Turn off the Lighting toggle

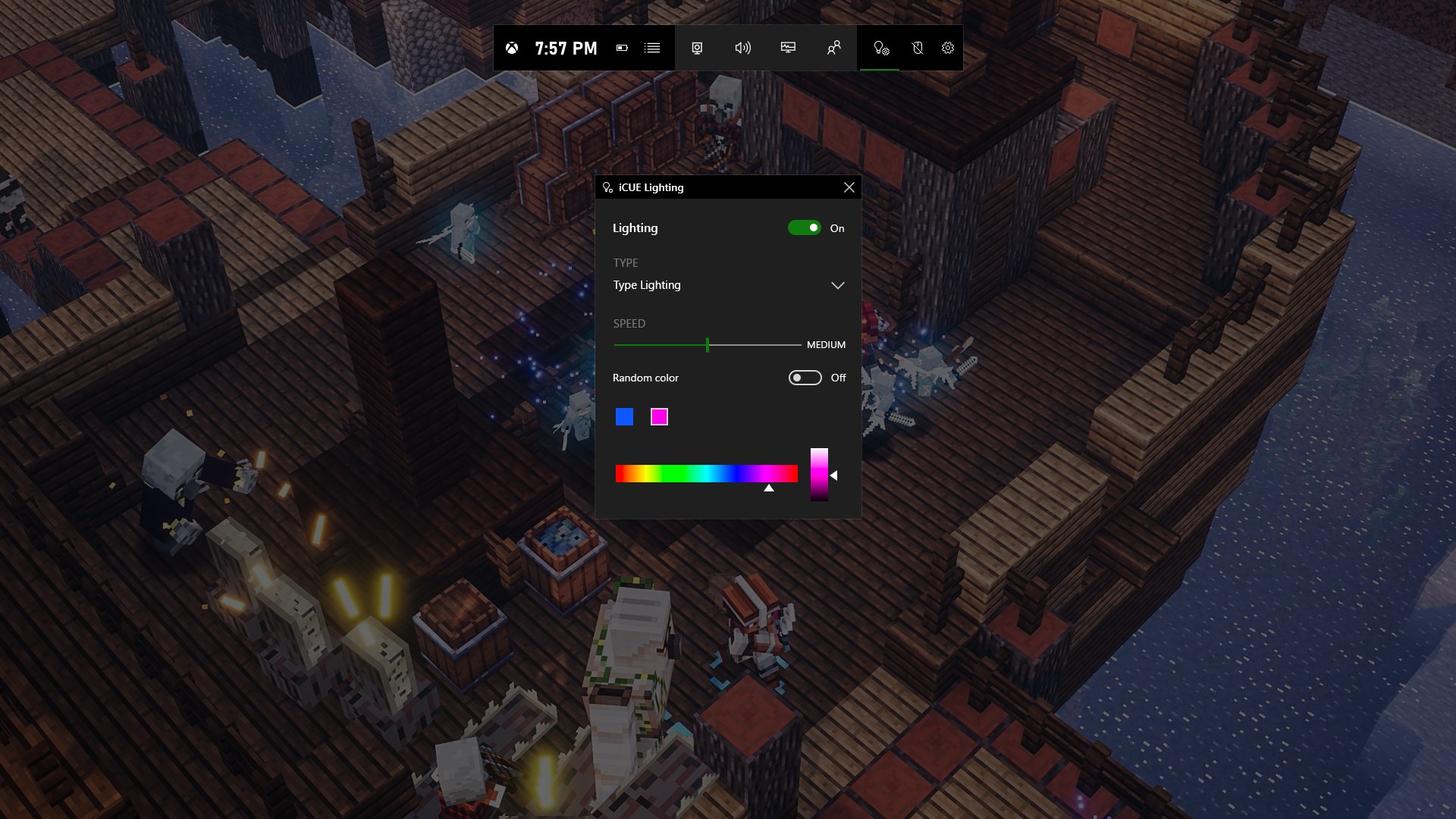point(804,227)
